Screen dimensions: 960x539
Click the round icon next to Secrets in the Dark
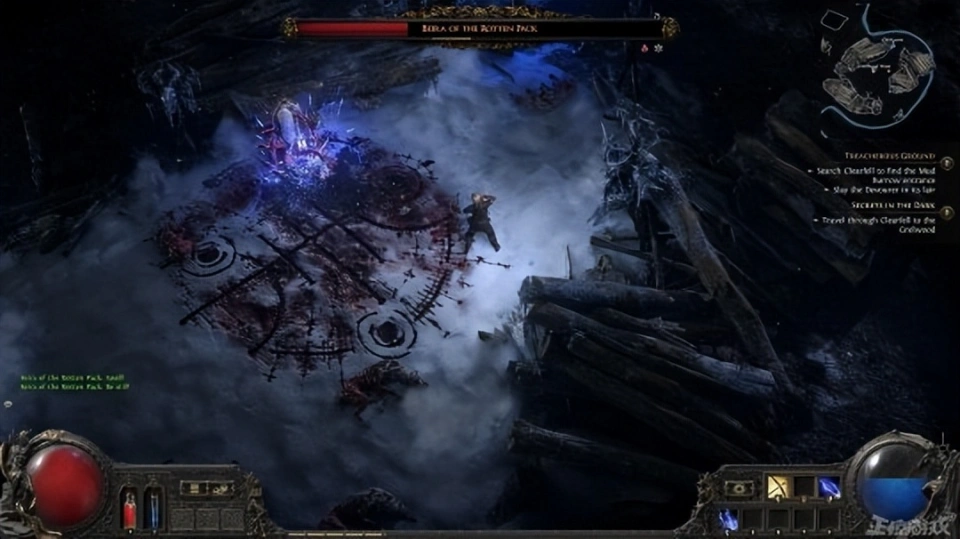945,209
